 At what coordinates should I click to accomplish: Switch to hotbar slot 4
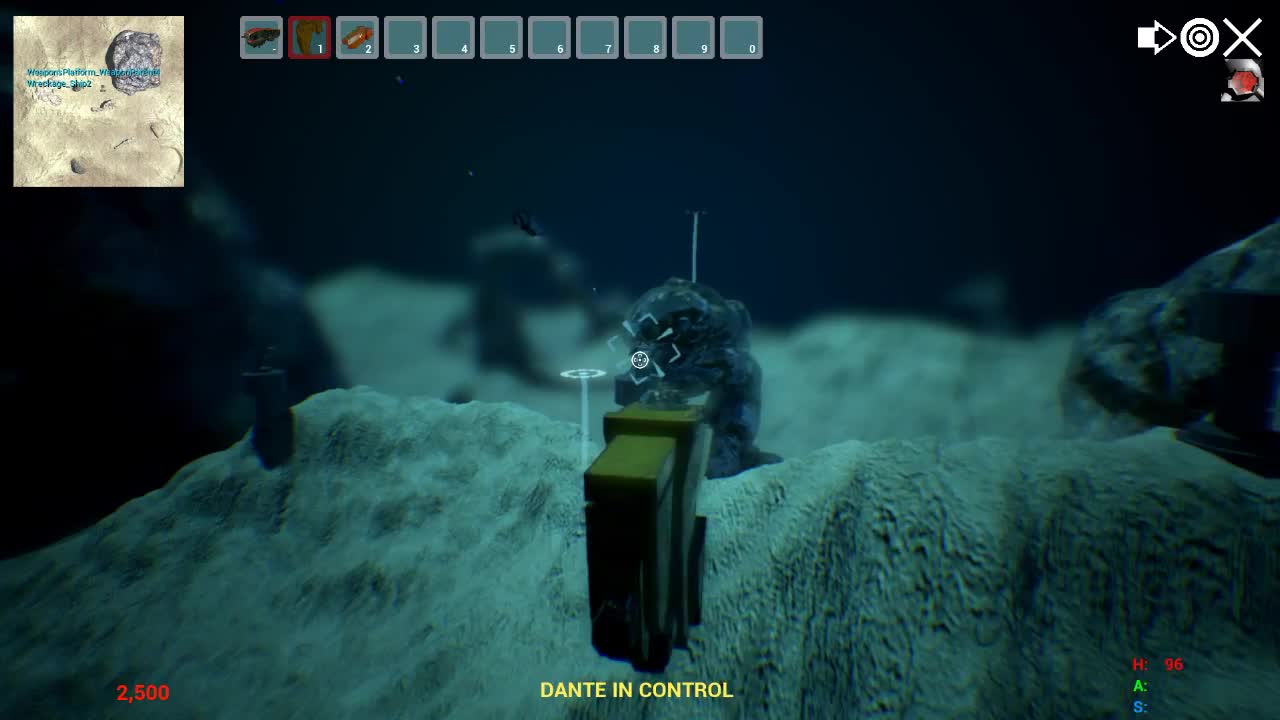point(453,37)
